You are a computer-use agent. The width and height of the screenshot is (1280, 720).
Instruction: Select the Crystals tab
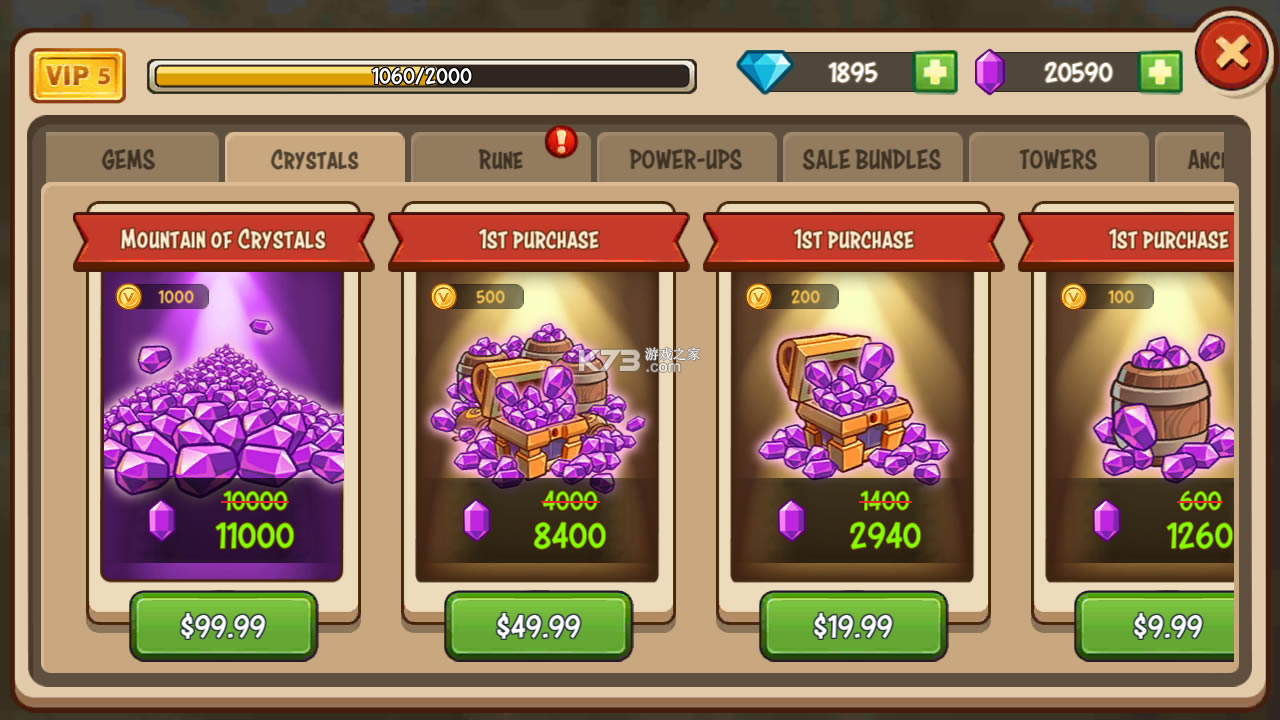click(315, 160)
